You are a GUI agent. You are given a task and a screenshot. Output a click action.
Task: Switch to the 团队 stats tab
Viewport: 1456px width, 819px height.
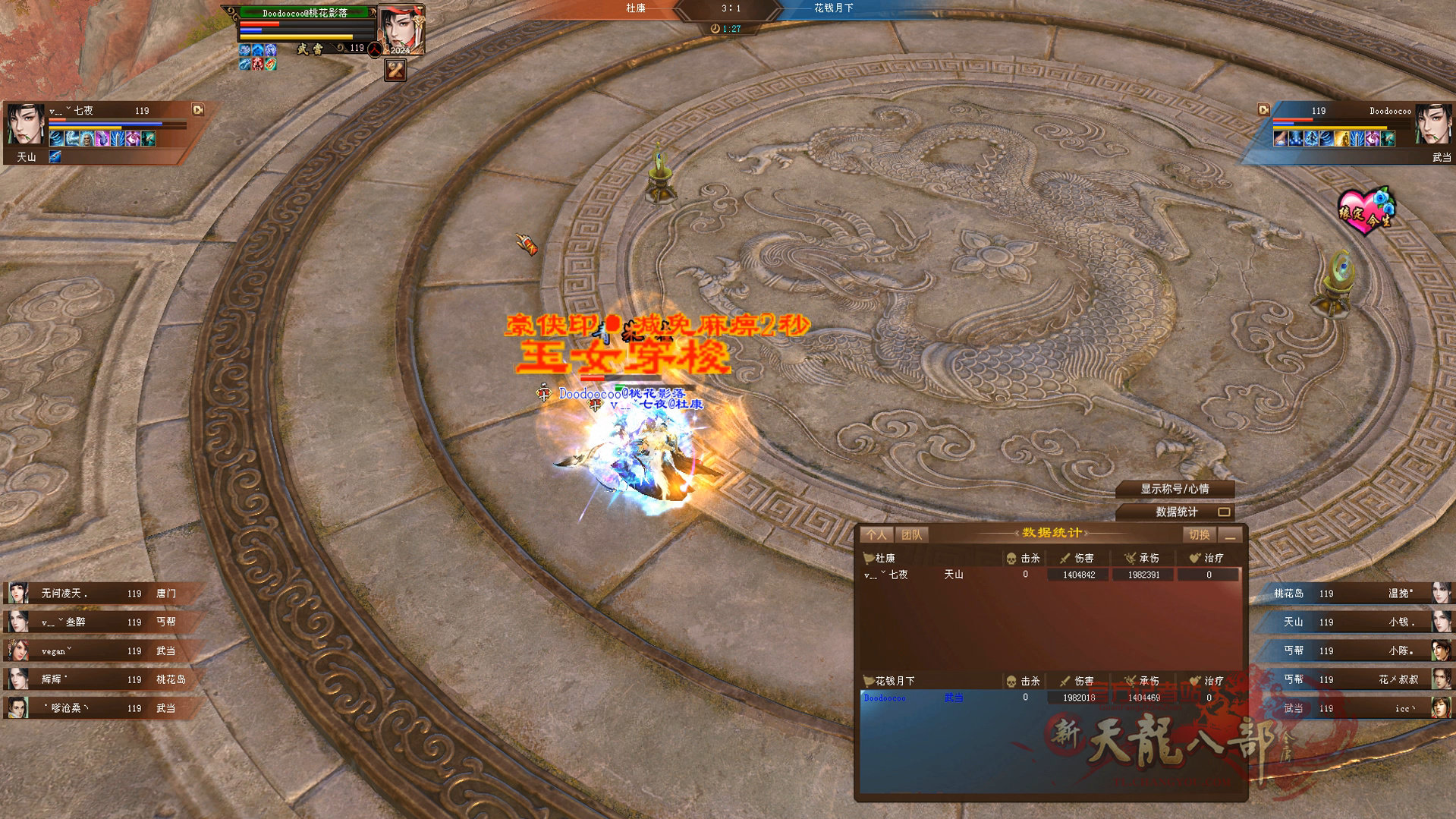(x=911, y=535)
